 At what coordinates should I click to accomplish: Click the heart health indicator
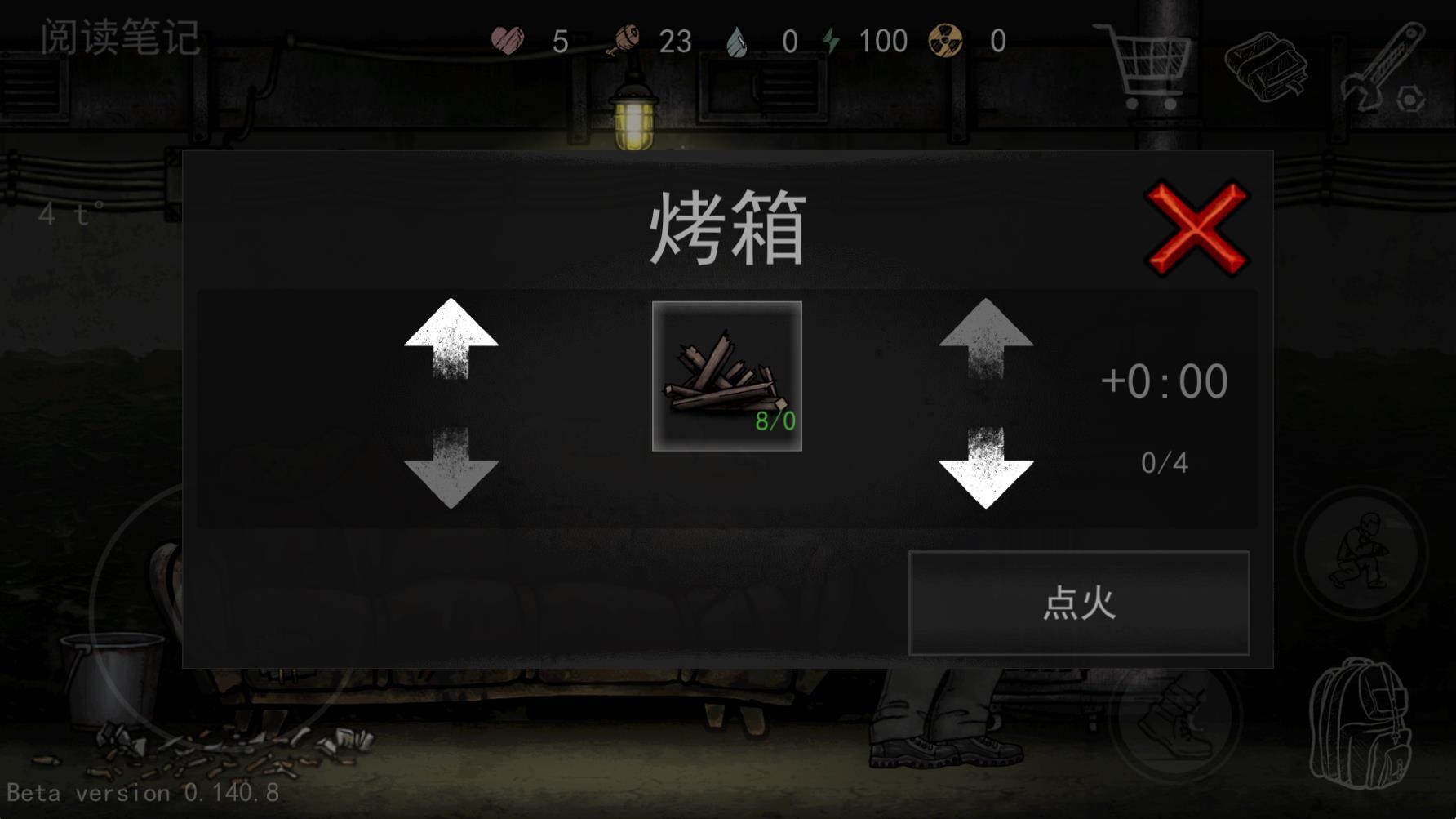507,39
